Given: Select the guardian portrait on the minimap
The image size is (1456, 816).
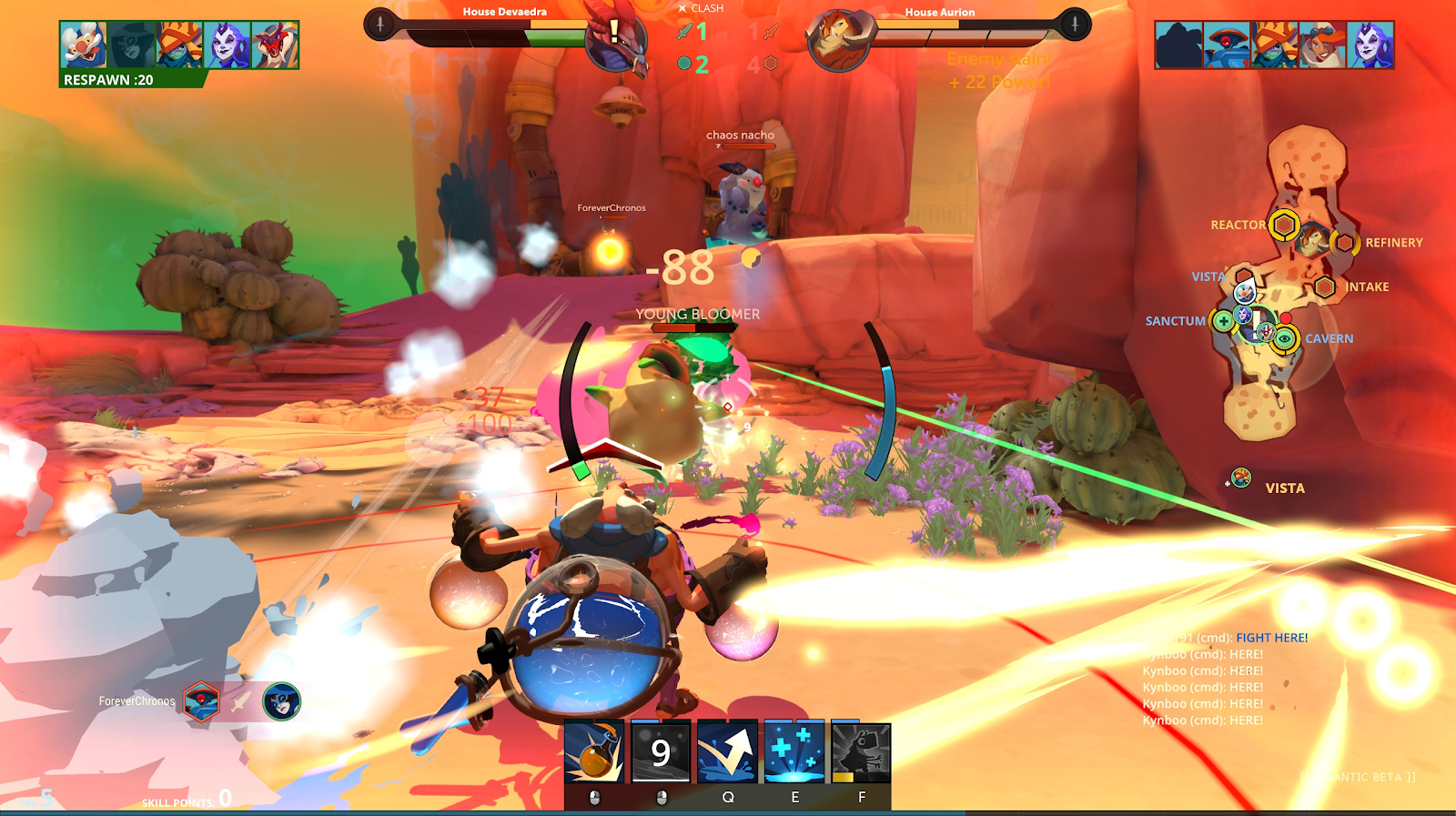Looking at the screenshot, I should click(x=1312, y=239).
